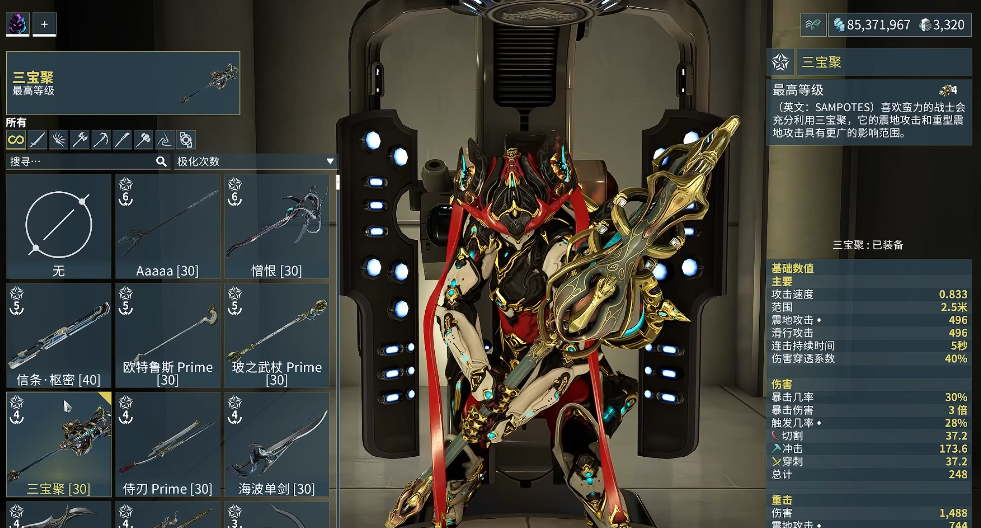
Task: Select 欧特鲁斯 Prime [30] from the list
Action: pyautogui.click(x=167, y=335)
